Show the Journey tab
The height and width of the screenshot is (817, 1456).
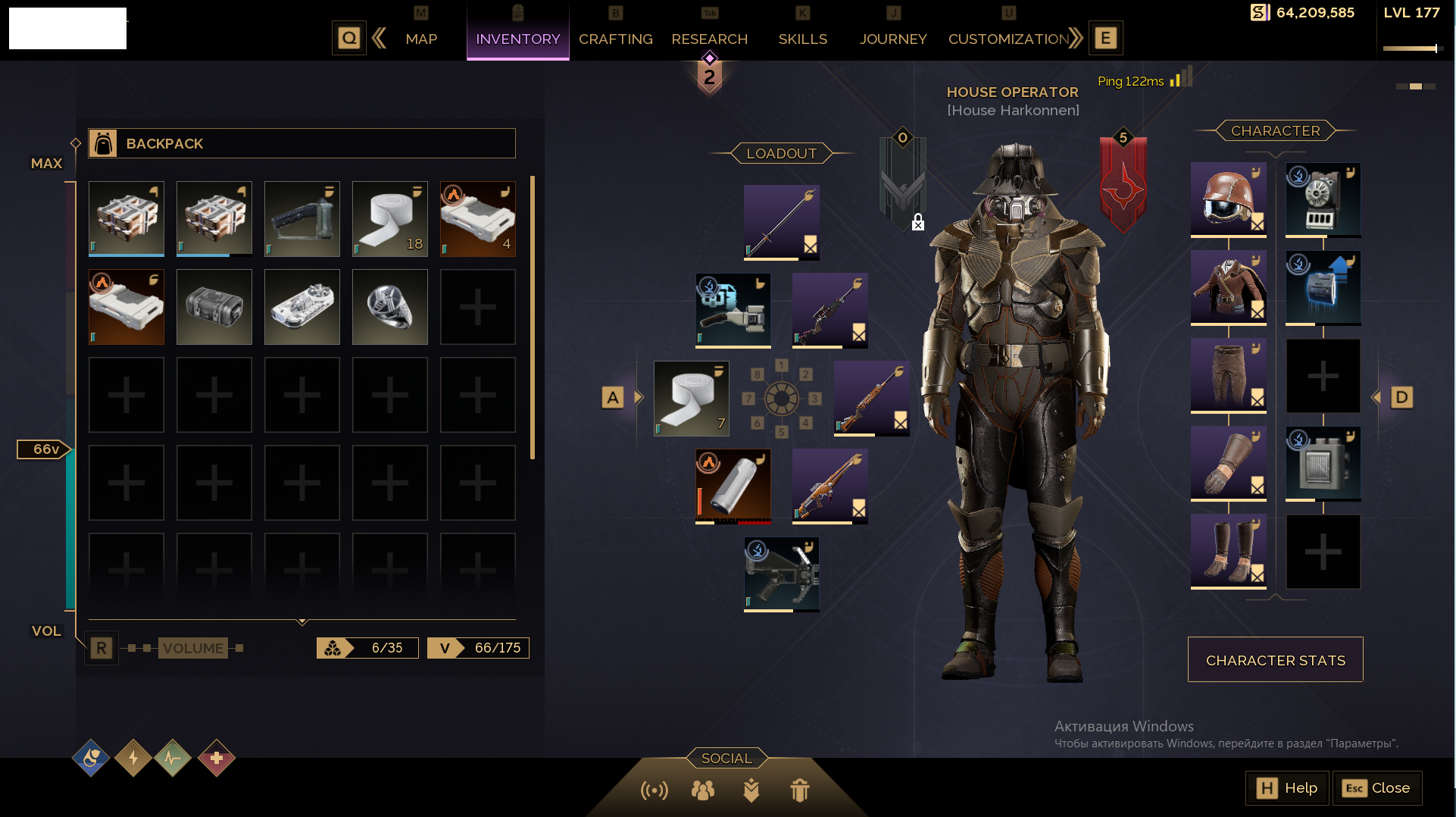892,39
